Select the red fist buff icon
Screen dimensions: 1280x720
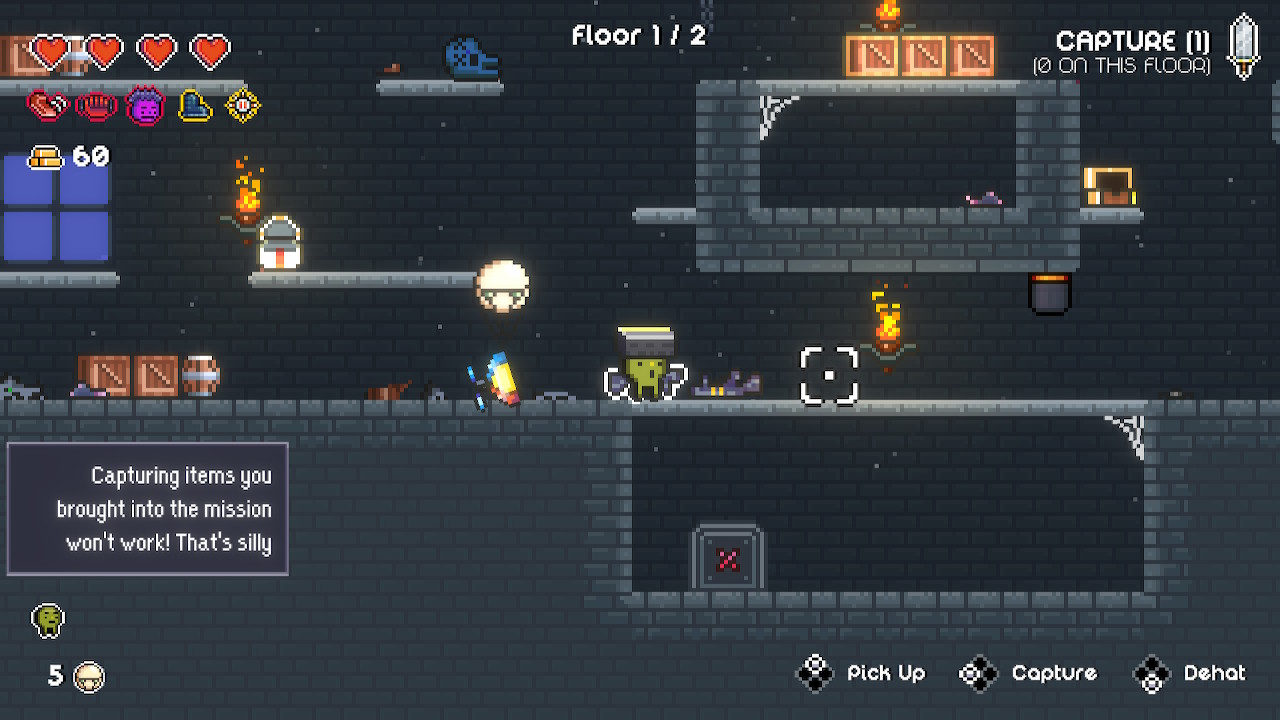pos(96,105)
